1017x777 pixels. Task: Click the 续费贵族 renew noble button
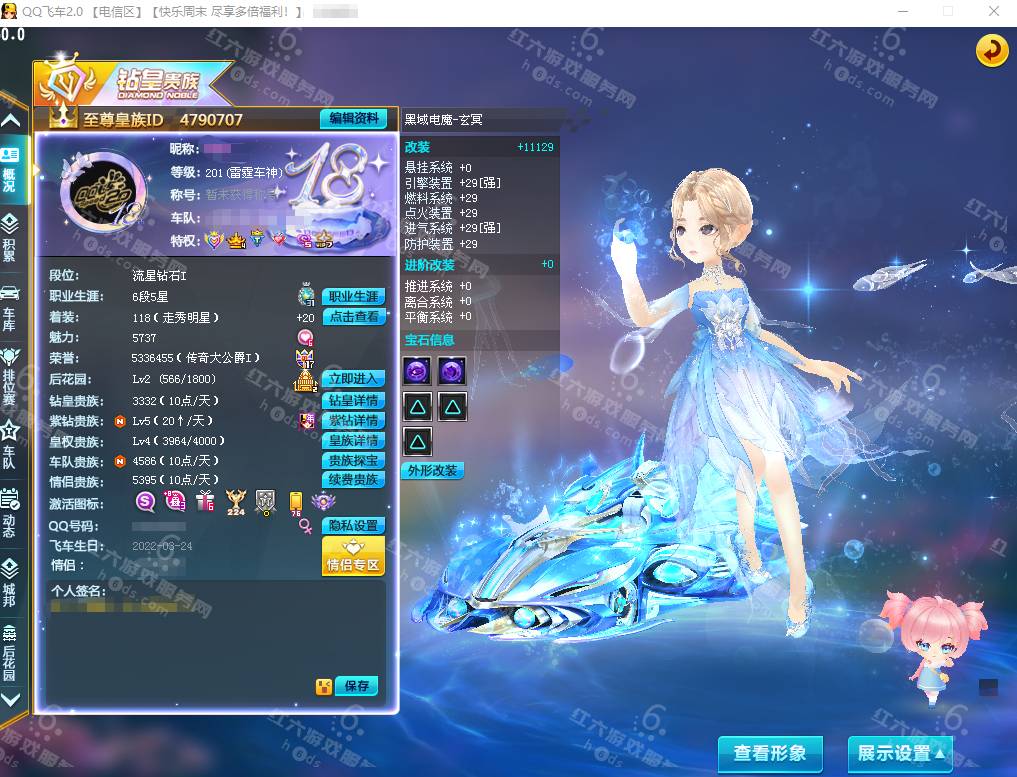pyautogui.click(x=353, y=480)
